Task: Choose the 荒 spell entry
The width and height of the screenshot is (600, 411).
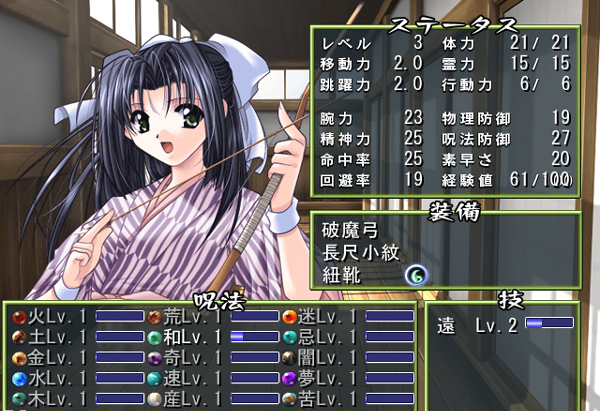Action: [190, 317]
